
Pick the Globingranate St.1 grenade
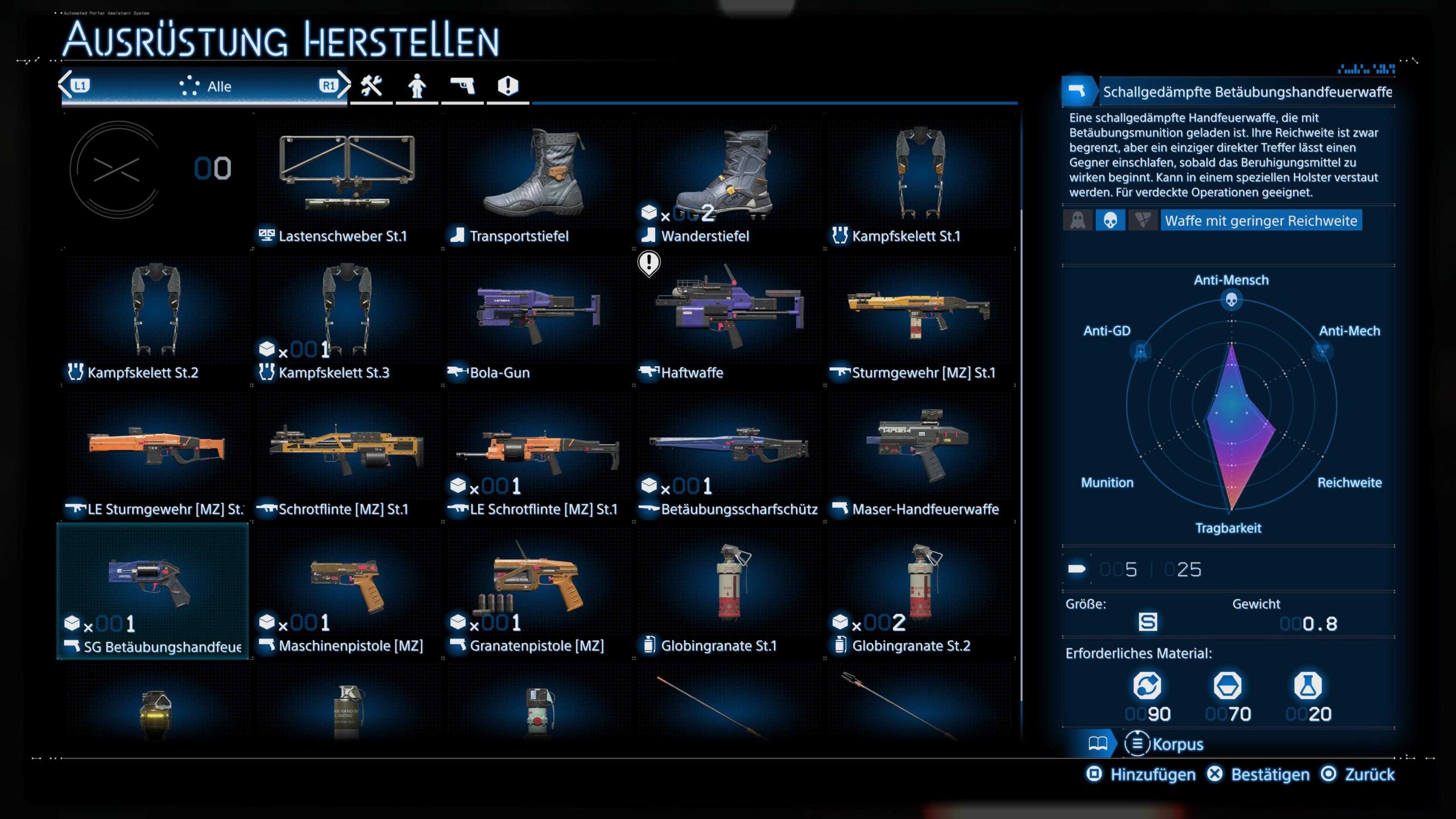728,591
